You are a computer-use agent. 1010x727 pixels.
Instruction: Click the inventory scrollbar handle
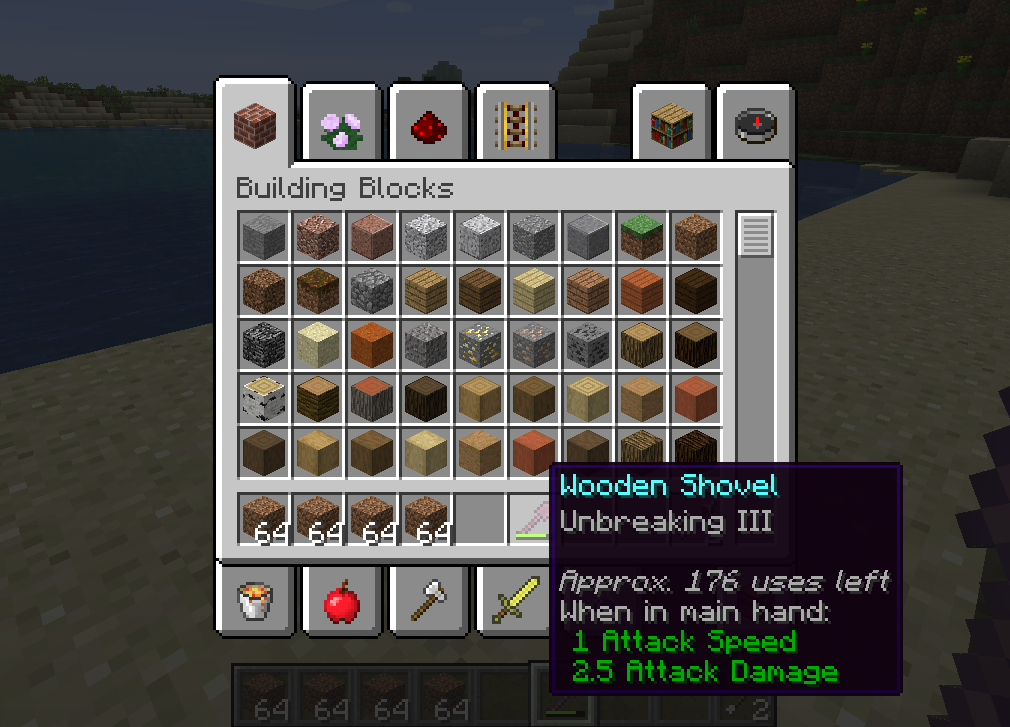(x=756, y=236)
